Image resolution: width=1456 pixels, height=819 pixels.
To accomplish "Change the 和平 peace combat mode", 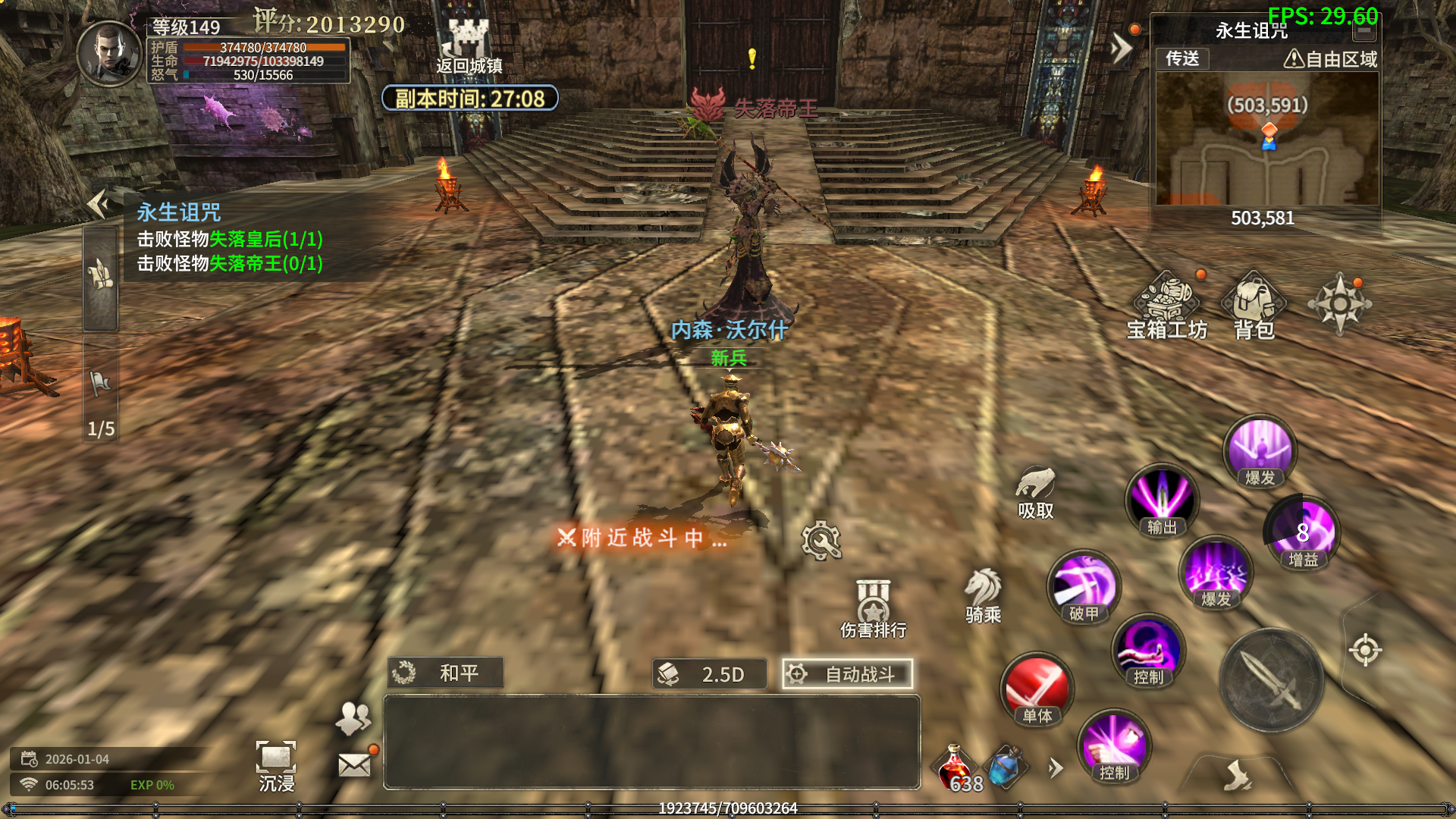I will click(445, 673).
